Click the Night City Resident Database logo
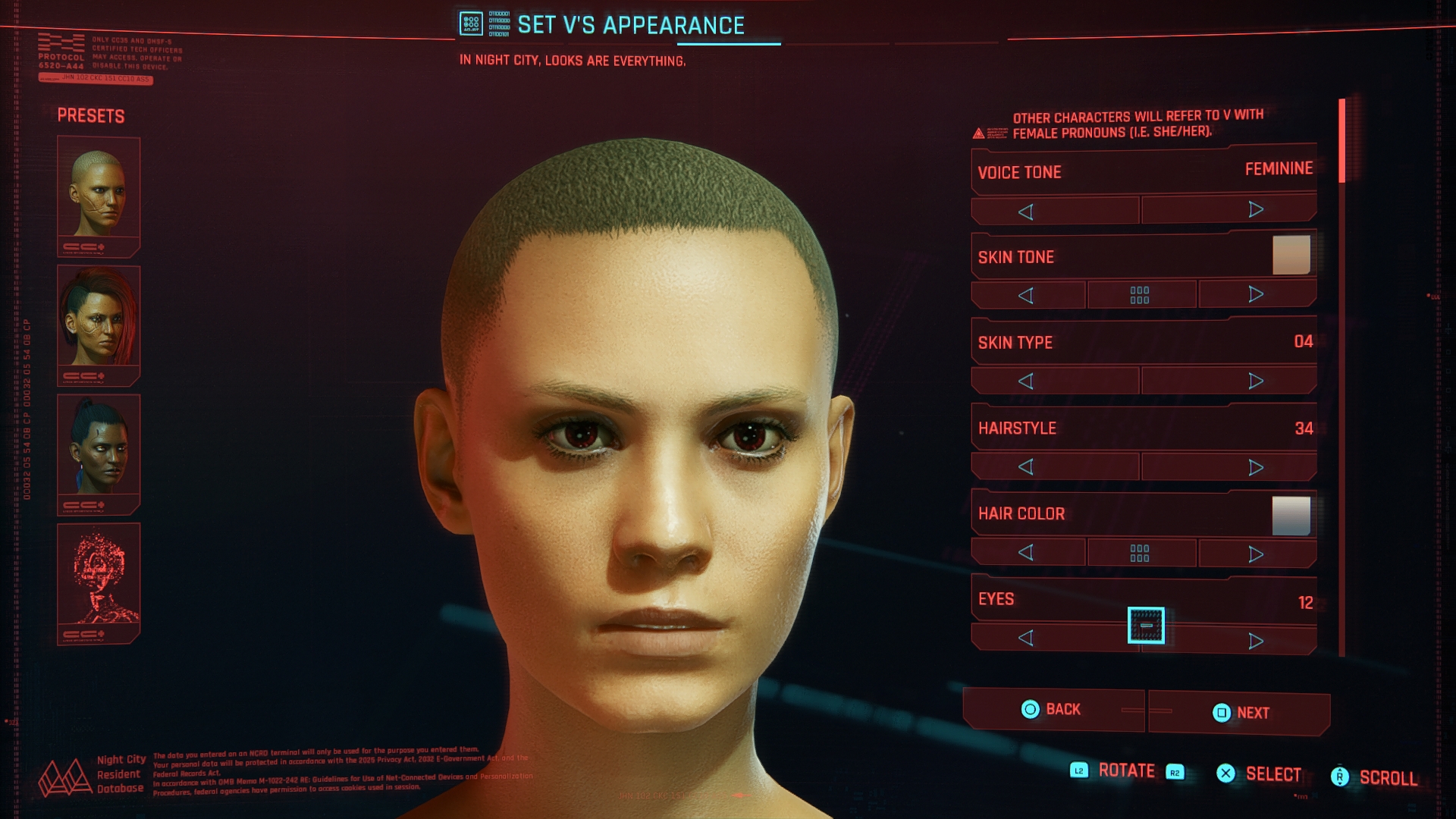This screenshot has width=1456, height=819. (x=64, y=777)
